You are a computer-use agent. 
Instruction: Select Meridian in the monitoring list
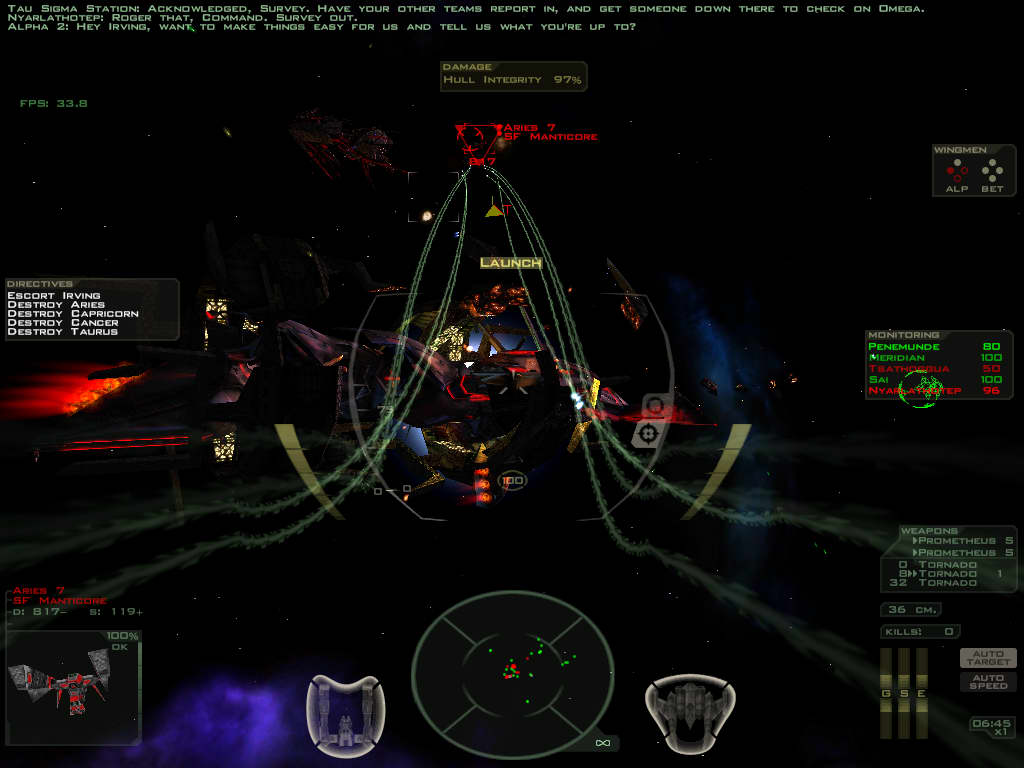coord(898,358)
